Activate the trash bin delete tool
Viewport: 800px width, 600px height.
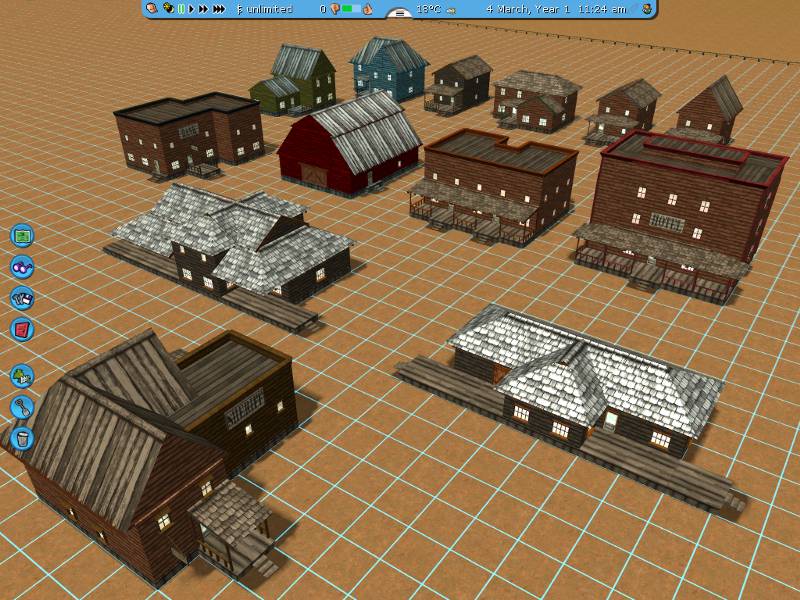pyautogui.click(x=22, y=438)
